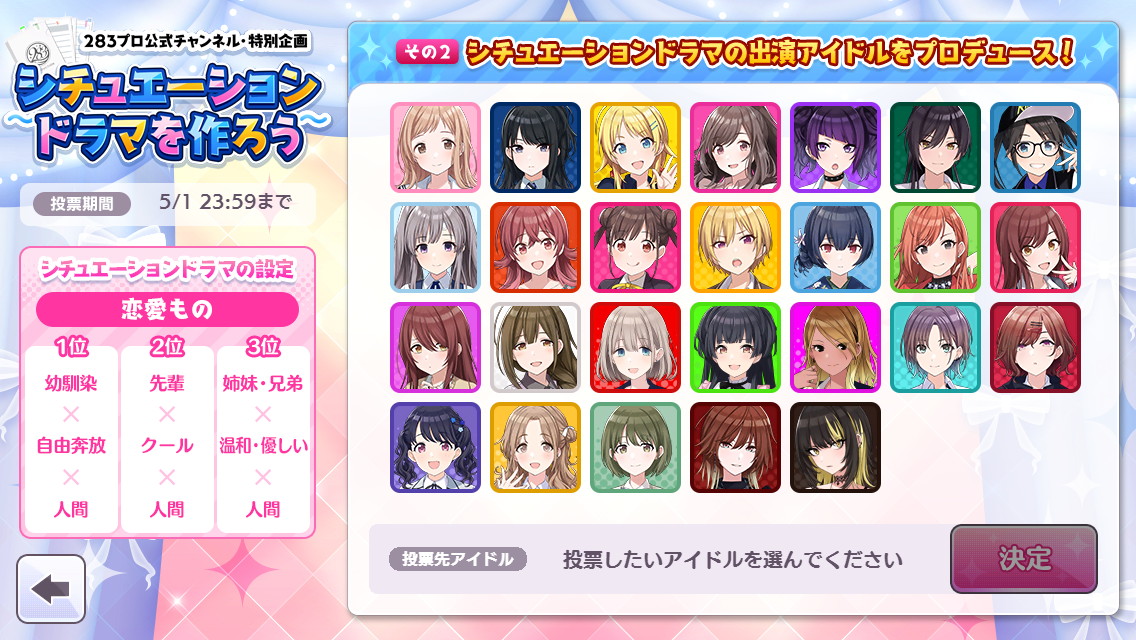Choose the tanned blonde idol on the magenta background
Screen dimensions: 1136x640
[835, 347]
